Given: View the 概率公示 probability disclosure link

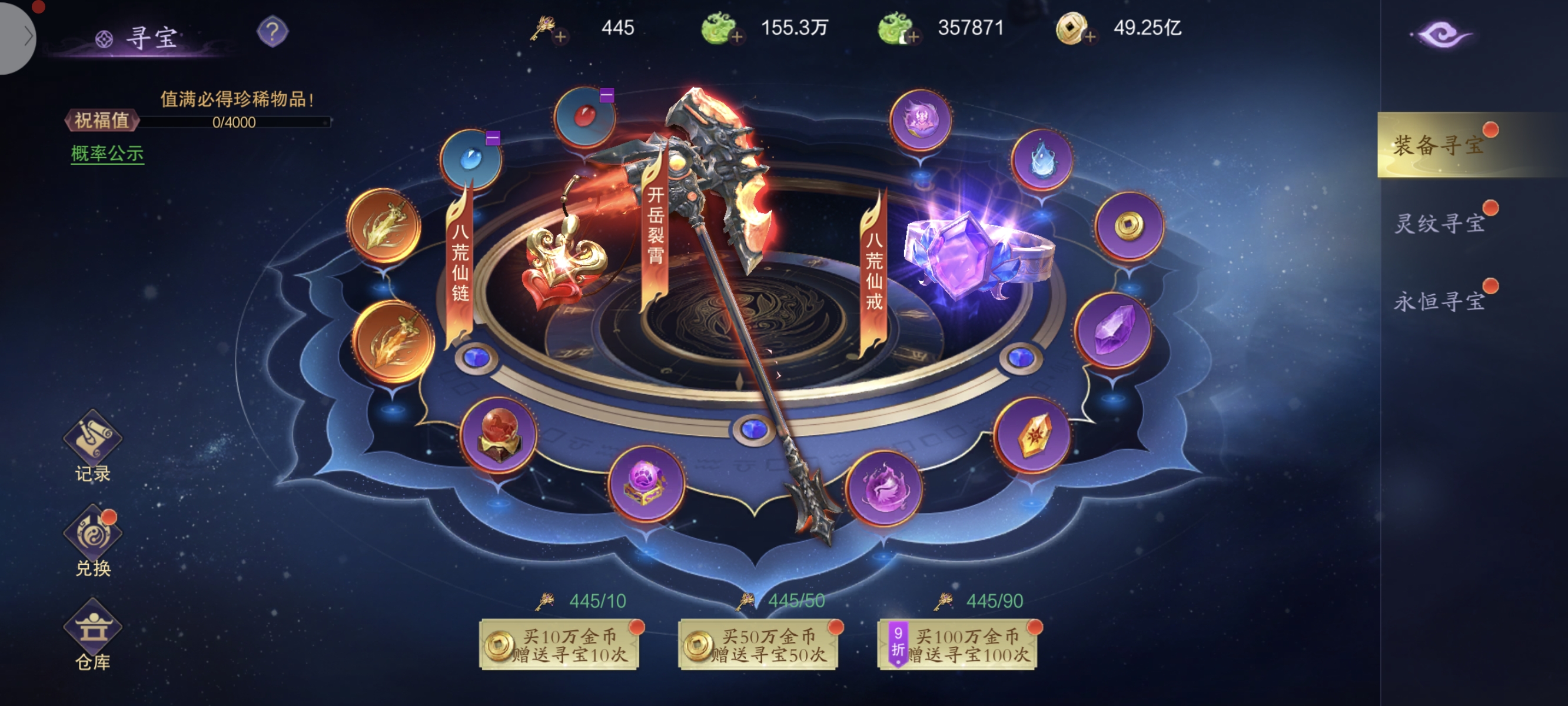Looking at the screenshot, I should 107,154.
